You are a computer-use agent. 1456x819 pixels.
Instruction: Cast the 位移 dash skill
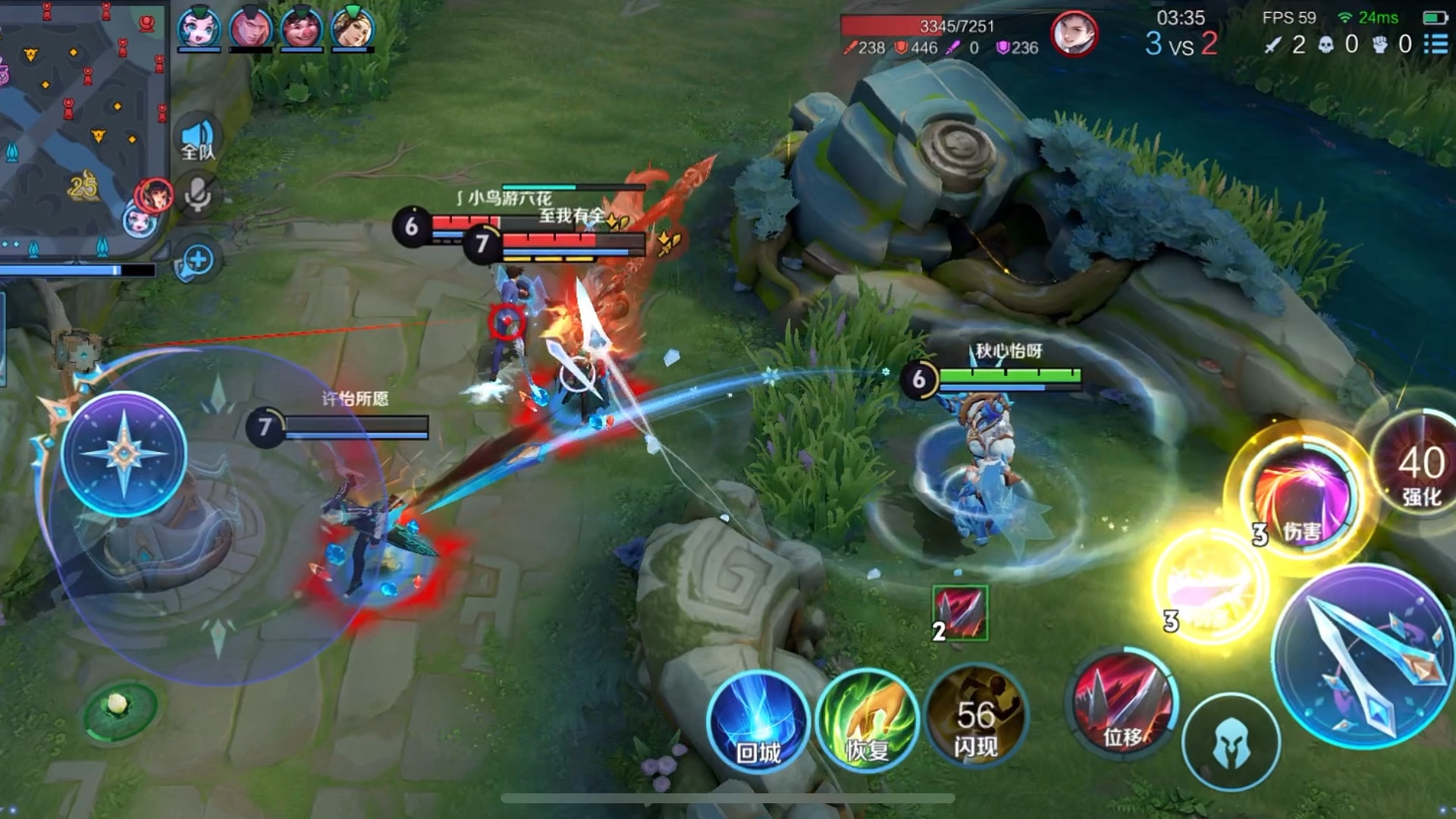tap(1123, 706)
